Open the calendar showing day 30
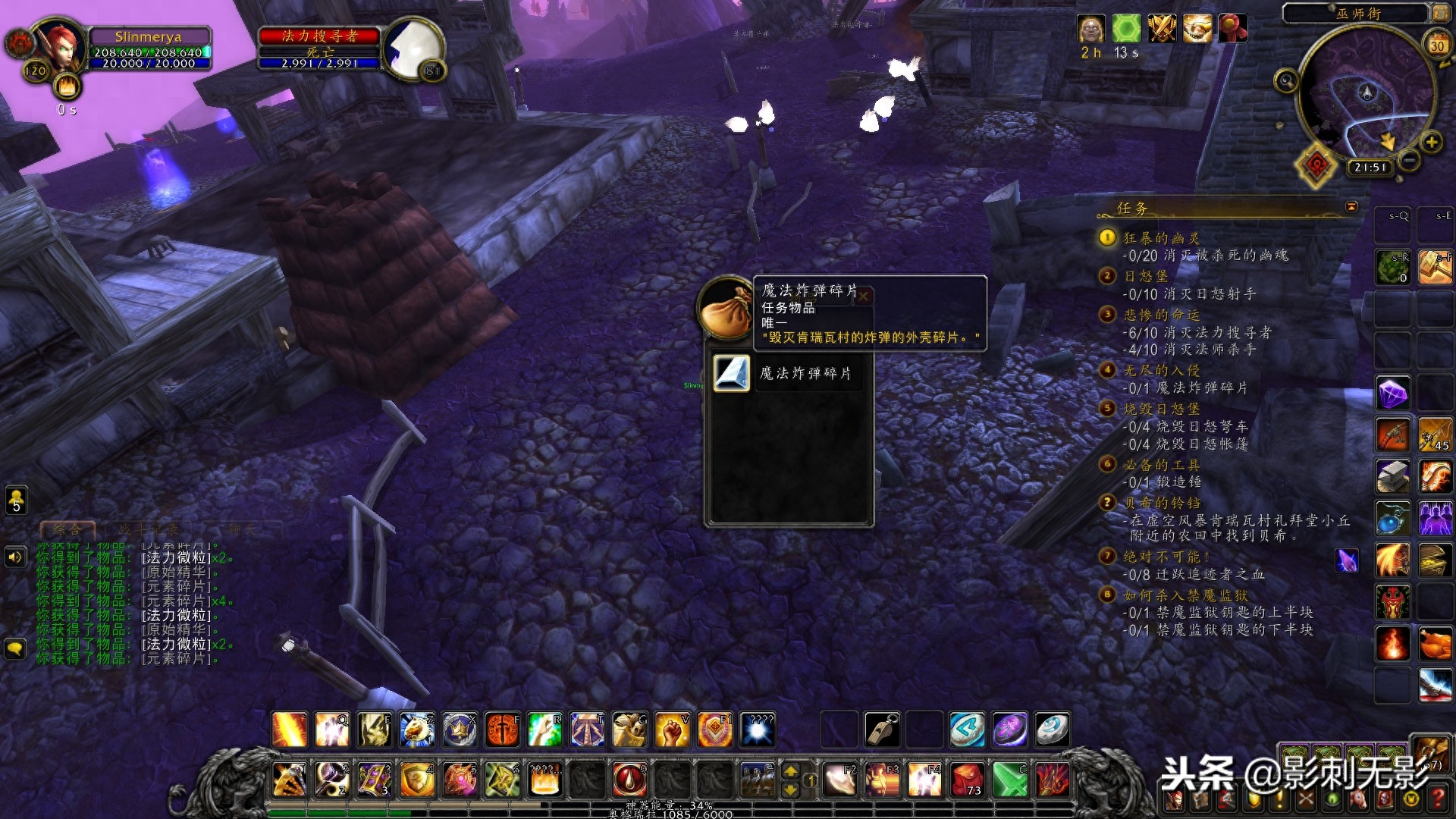 click(1436, 45)
